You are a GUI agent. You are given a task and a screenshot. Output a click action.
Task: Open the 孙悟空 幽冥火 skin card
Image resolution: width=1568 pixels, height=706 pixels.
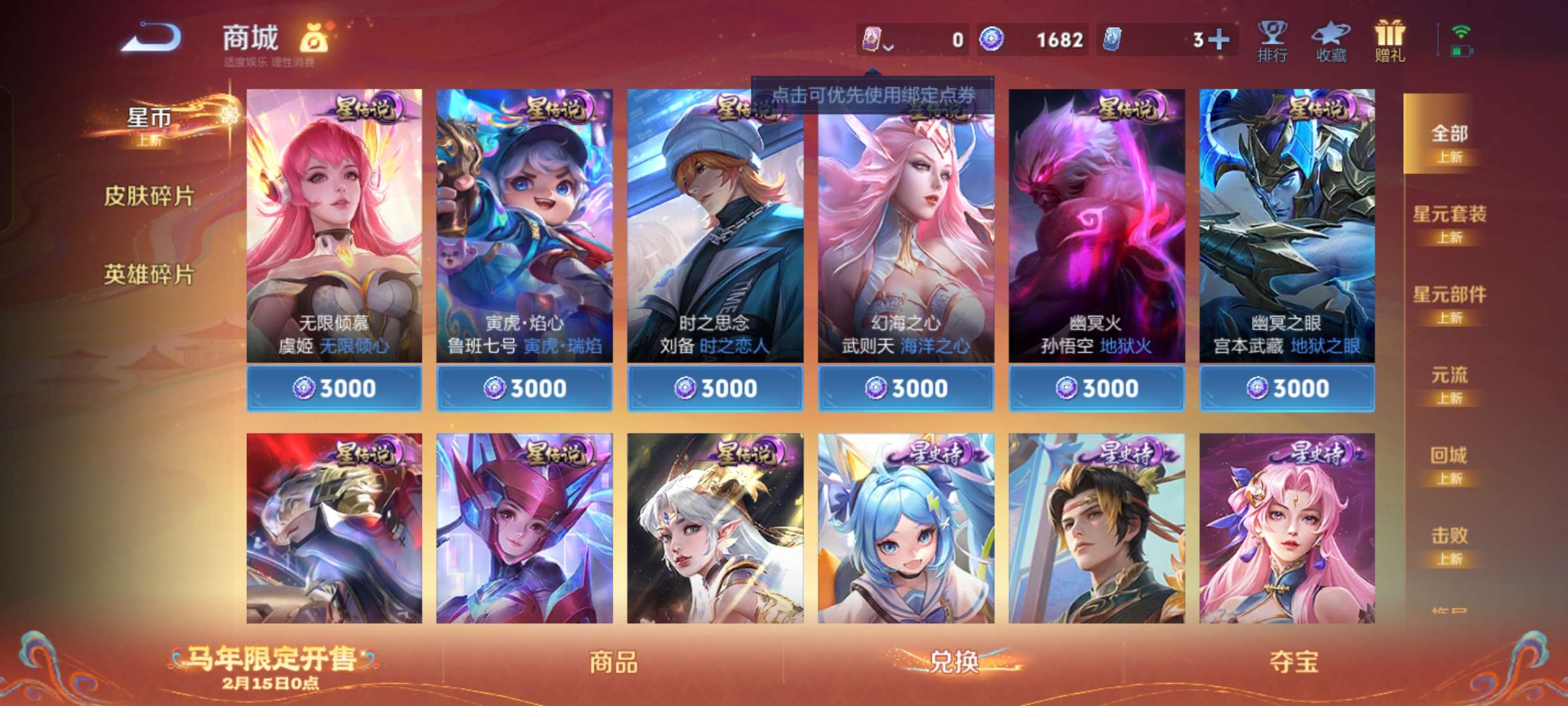tap(1095, 229)
